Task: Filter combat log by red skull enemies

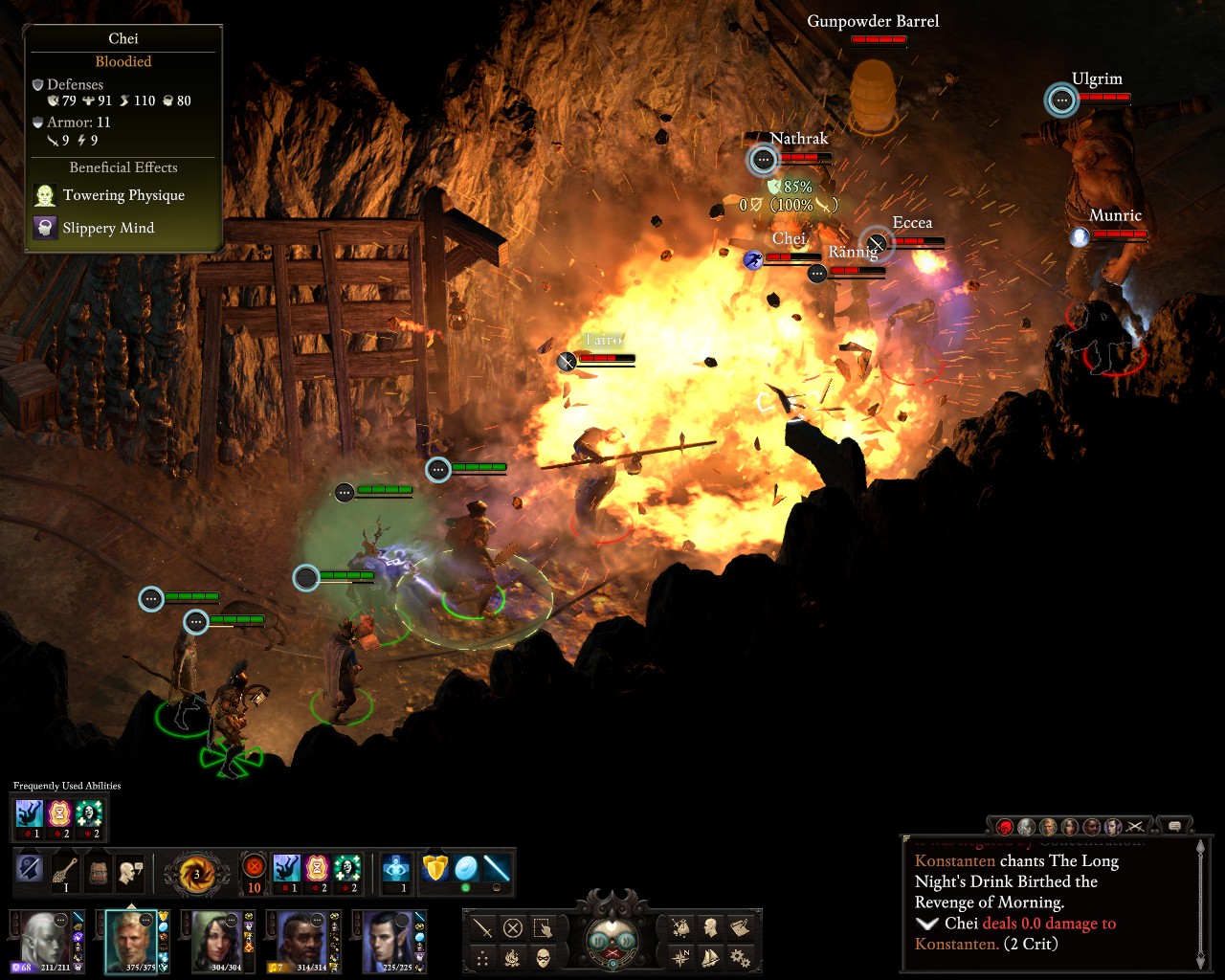Action: pos(1005,826)
